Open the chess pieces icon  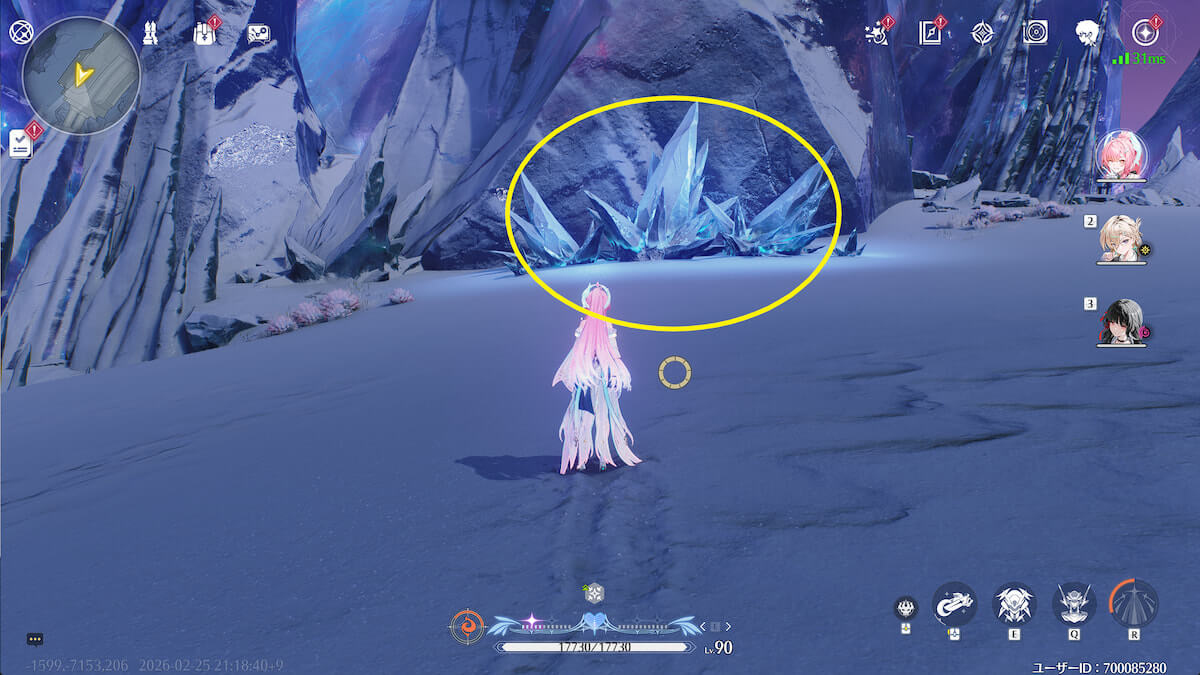click(x=150, y=34)
